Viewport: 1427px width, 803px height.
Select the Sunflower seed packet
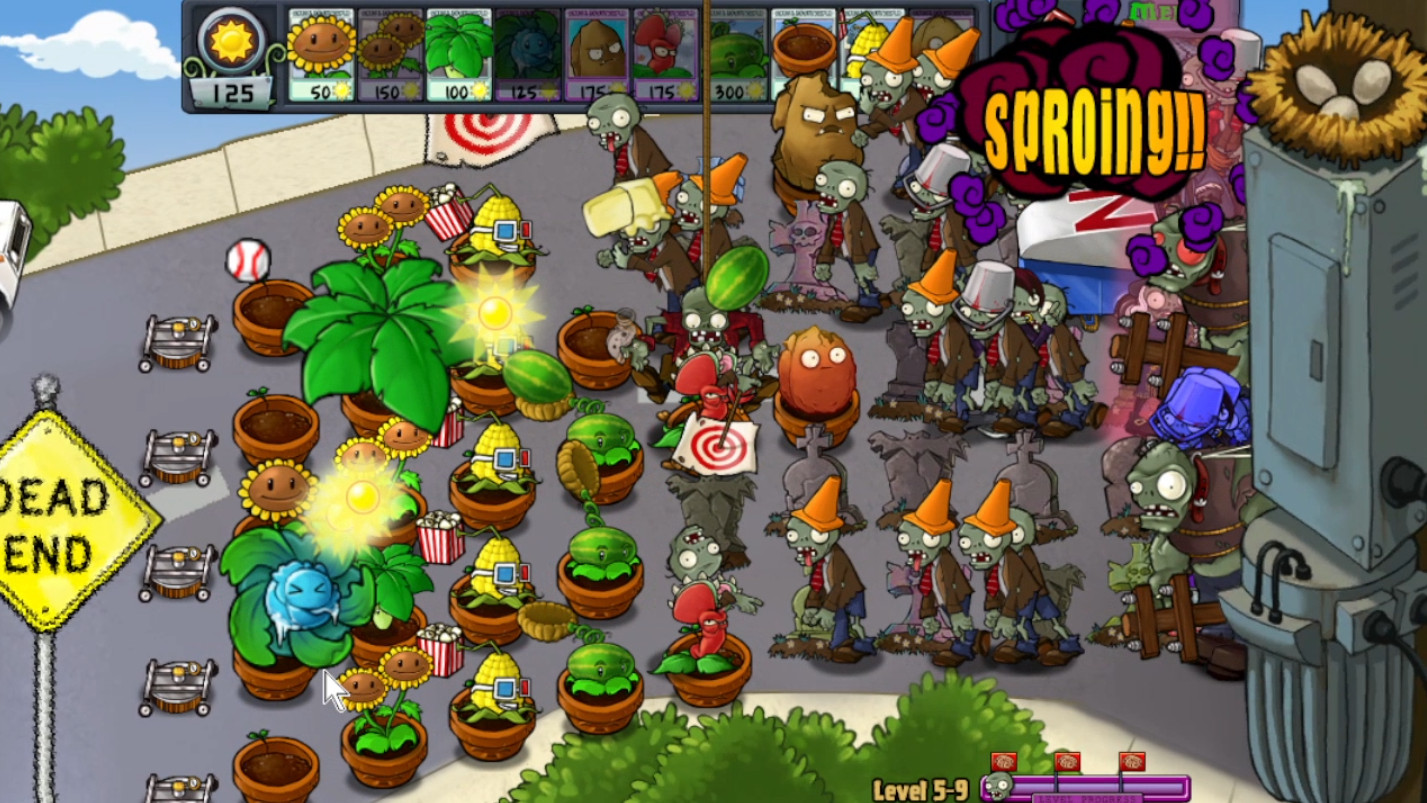(x=320, y=55)
